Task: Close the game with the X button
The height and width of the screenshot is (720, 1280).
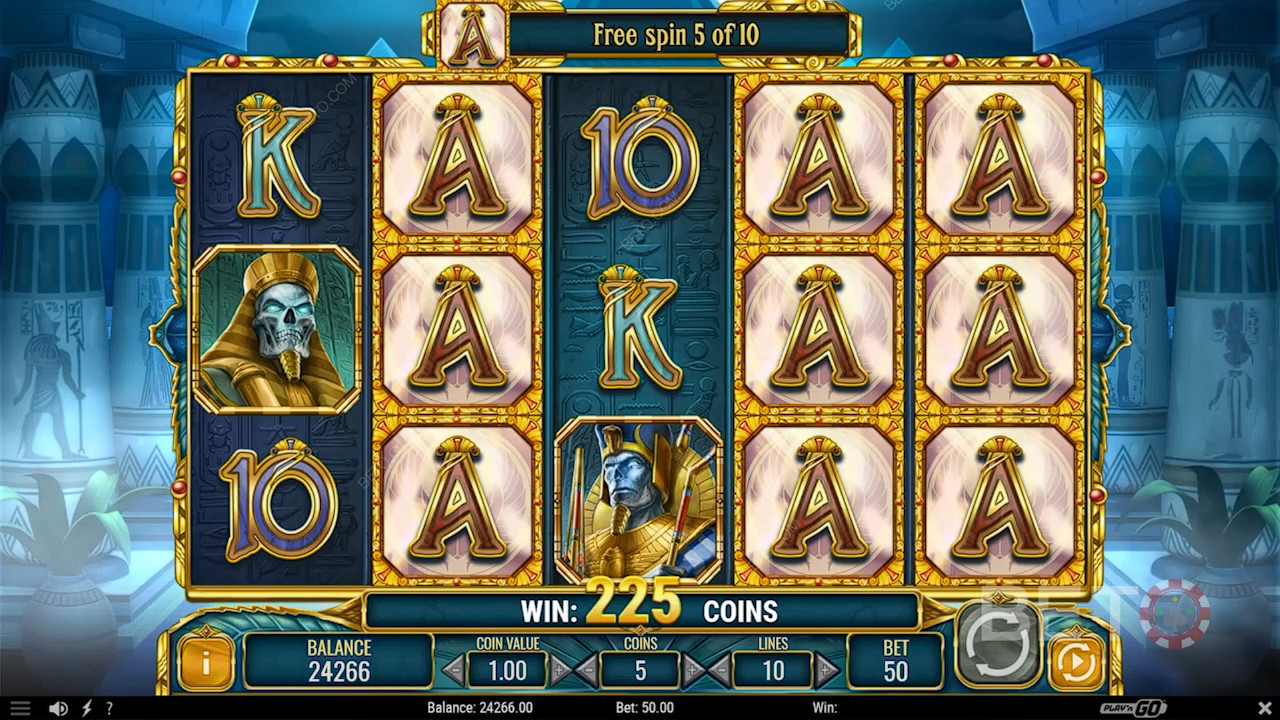Action: point(1262,708)
